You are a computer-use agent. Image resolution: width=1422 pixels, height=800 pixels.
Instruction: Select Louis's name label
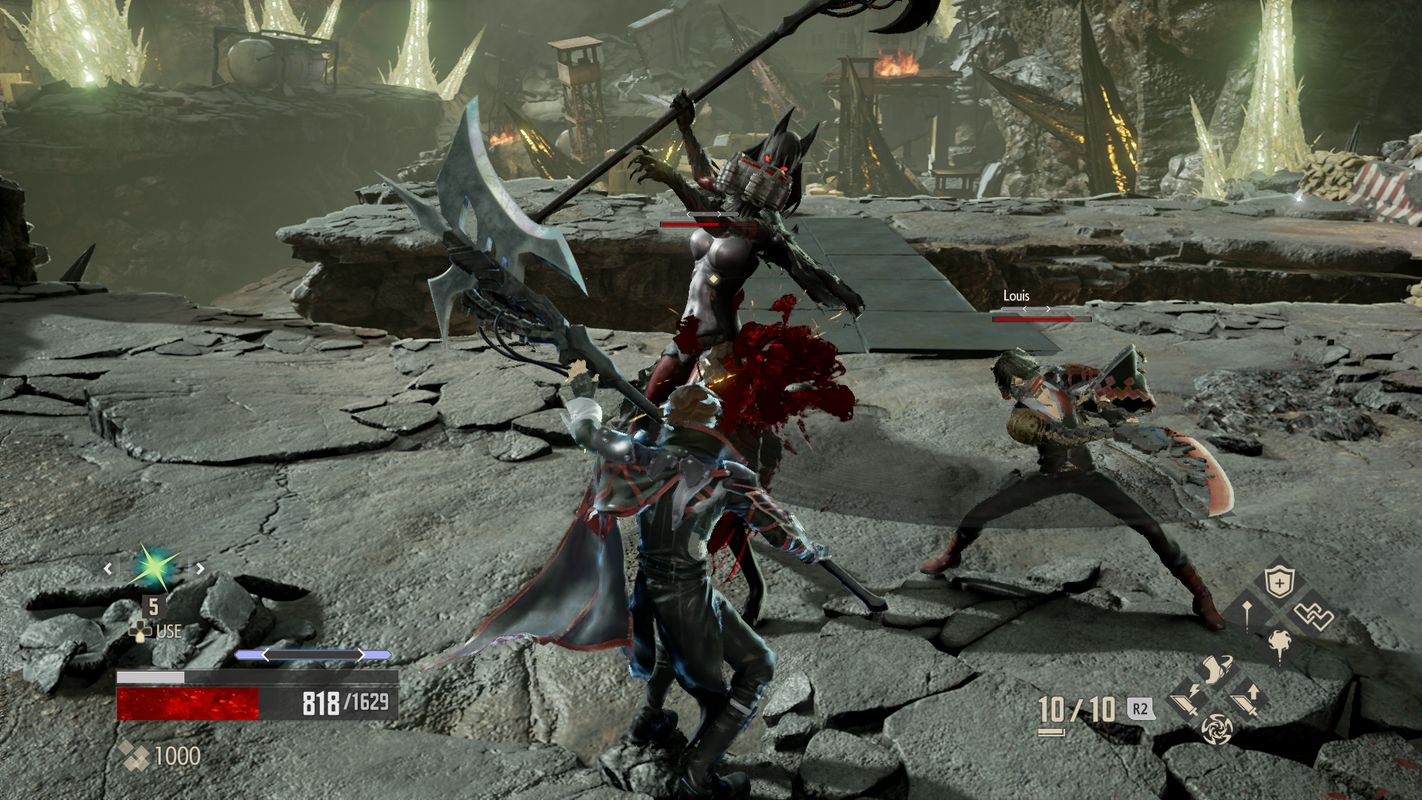(x=1017, y=295)
